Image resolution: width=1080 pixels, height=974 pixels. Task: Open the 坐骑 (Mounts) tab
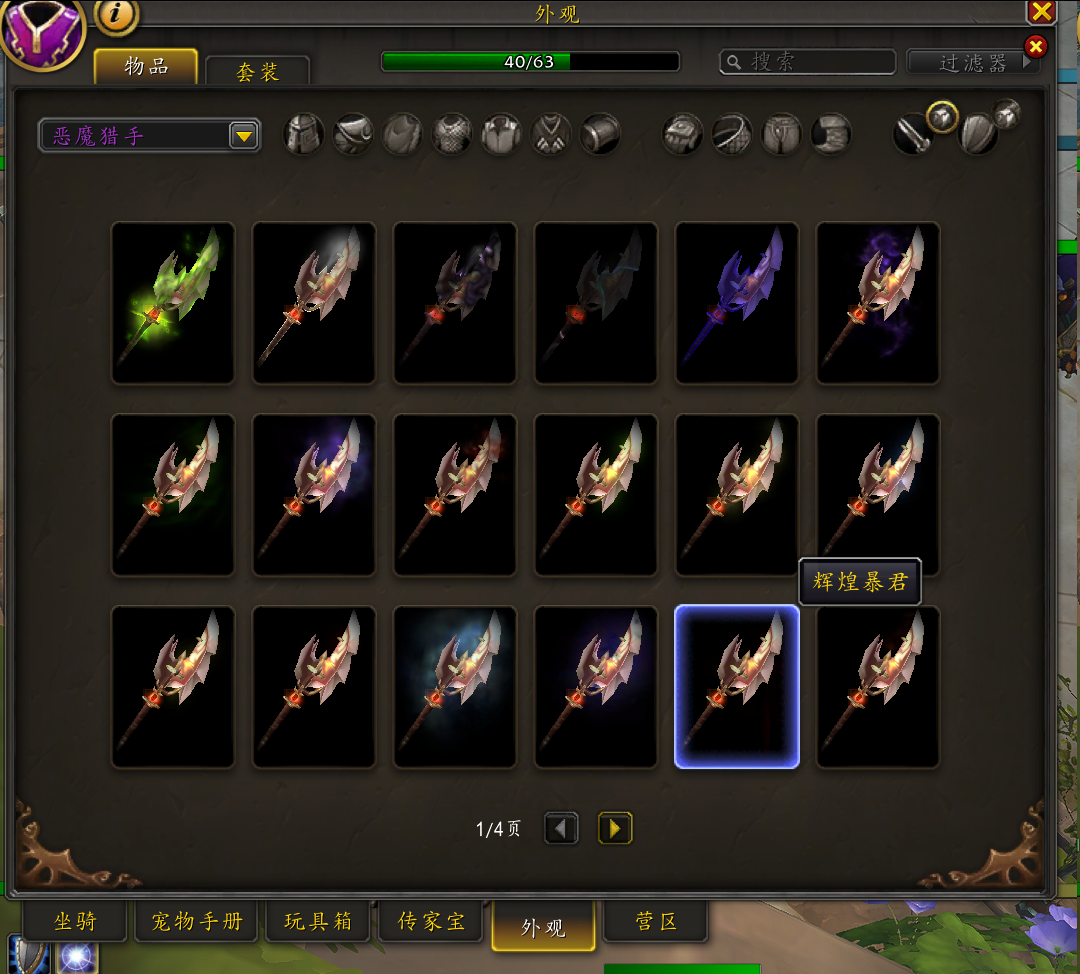(75, 921)
